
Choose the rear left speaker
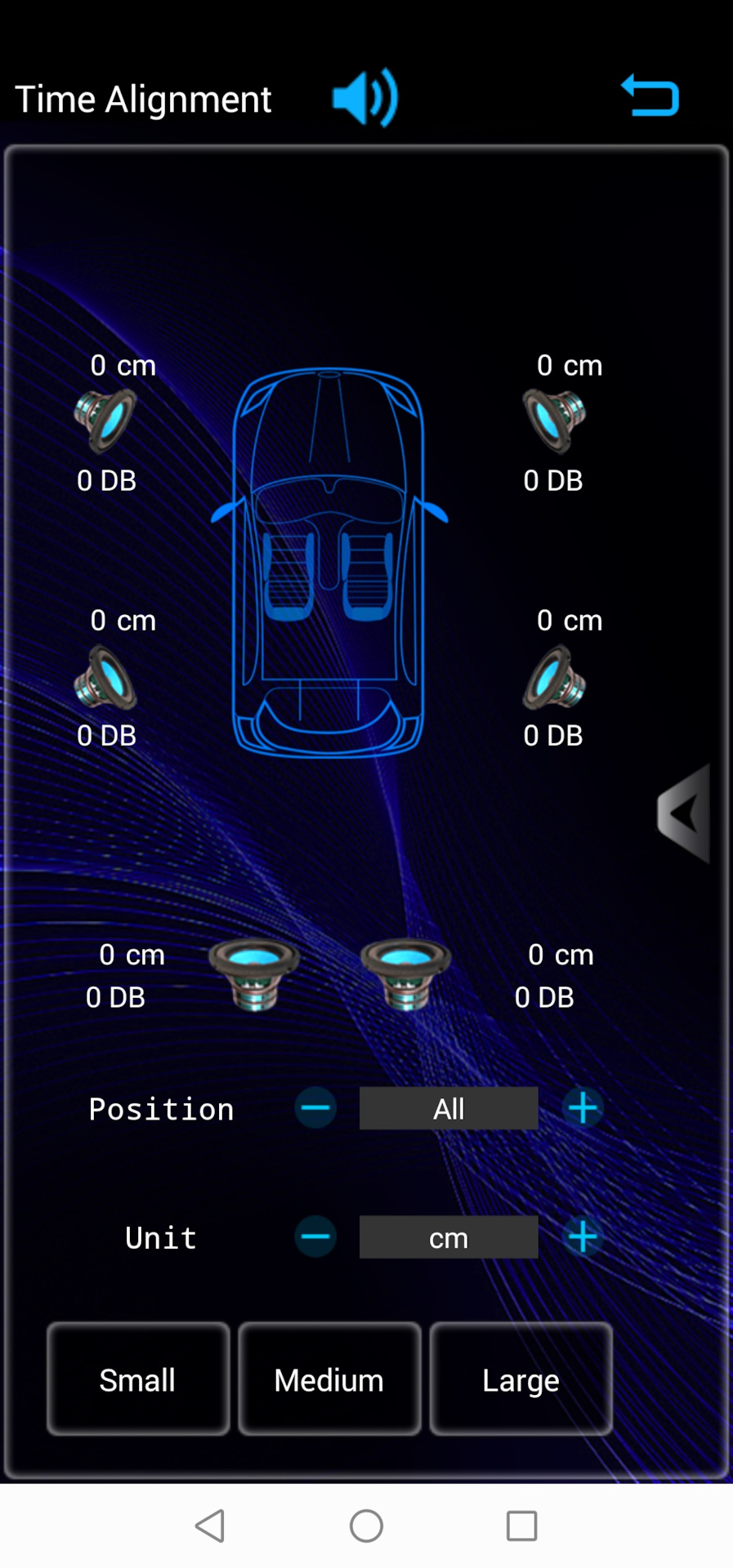coord(106,678)
